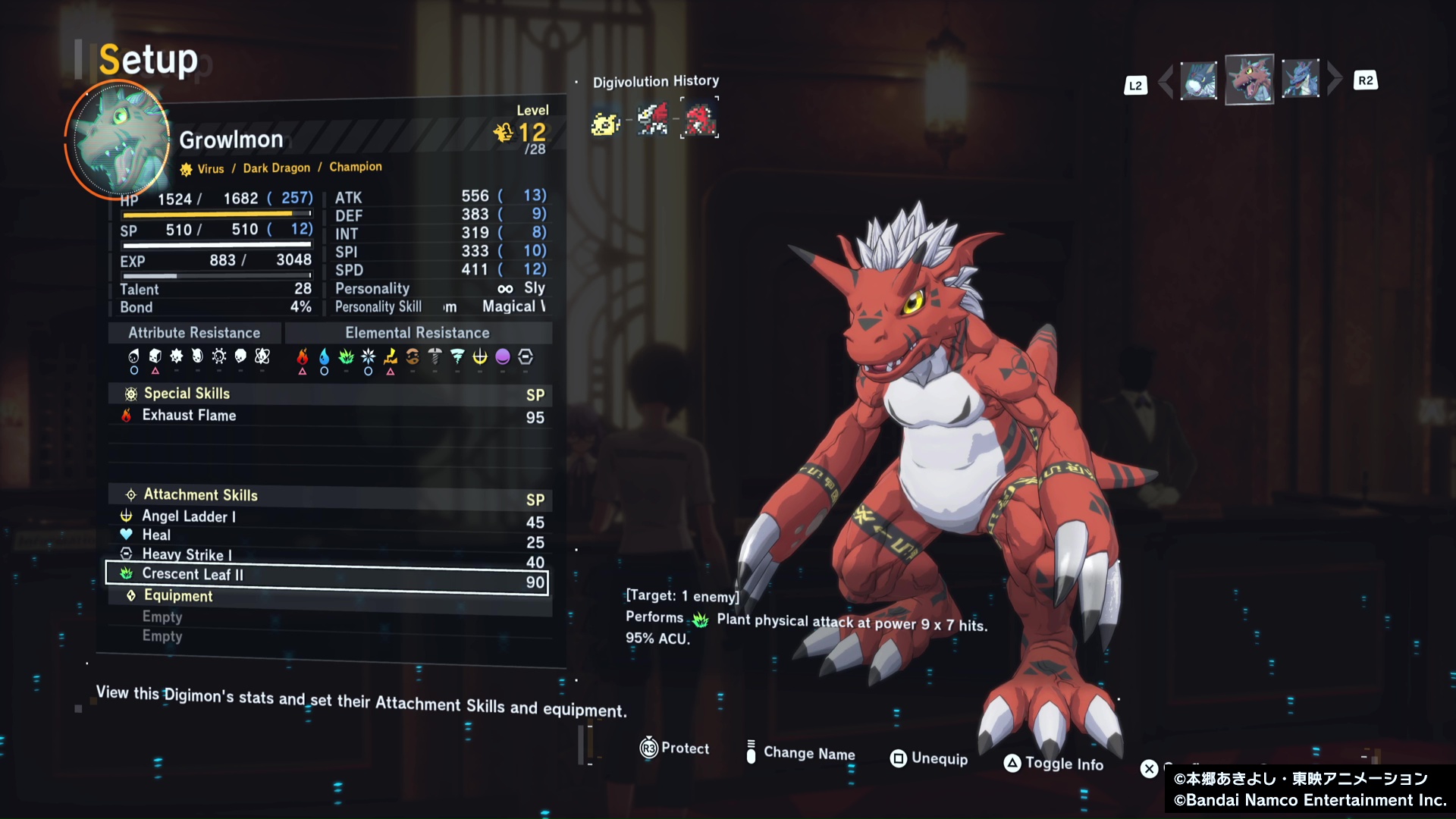The height and width of the screenshot is (819, 1456).
Task: Switch to the next Digimon with right arrow
Action: point(1335,79)
